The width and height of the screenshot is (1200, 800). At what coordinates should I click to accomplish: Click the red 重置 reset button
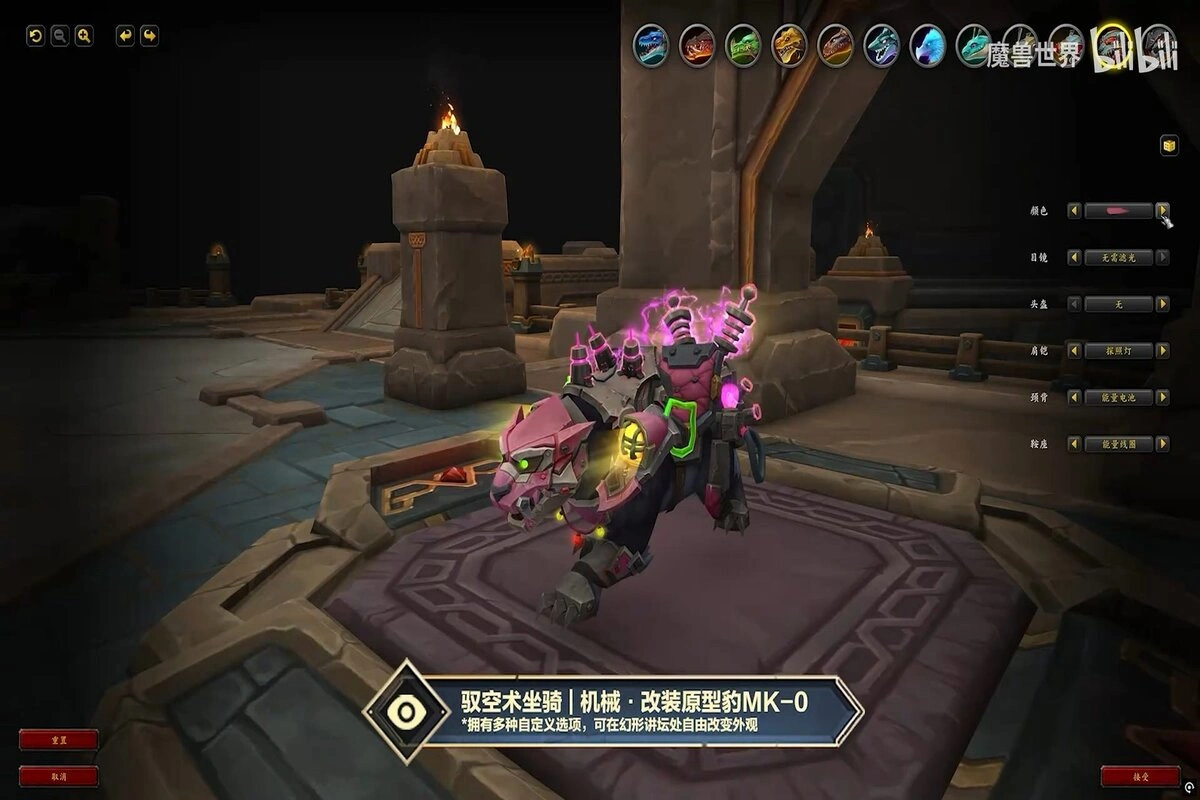point(59,740)
